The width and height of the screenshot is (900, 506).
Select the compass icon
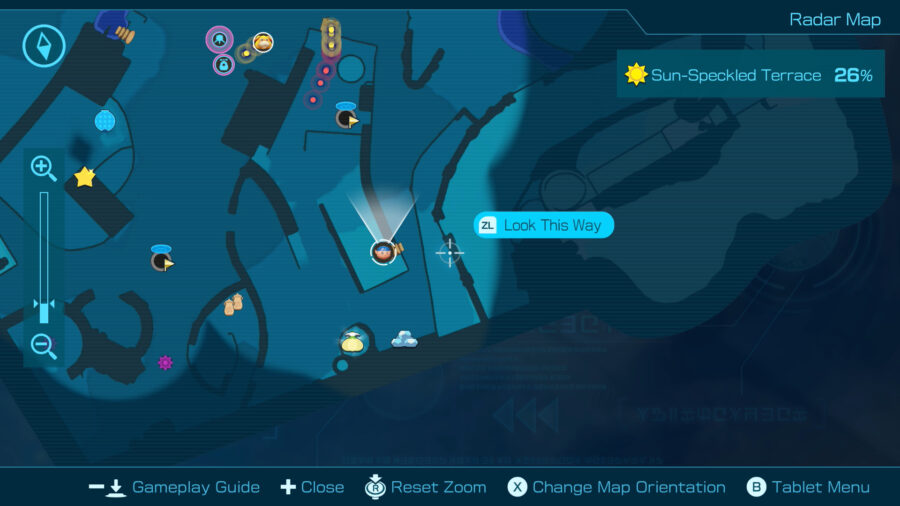point(44,45)
